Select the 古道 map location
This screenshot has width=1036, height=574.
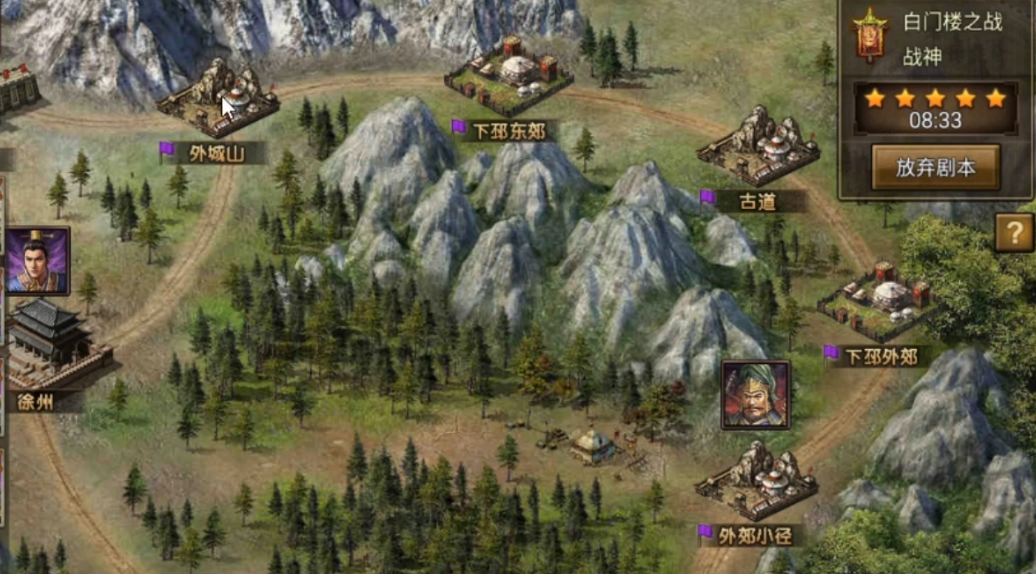(x=757, y=148)
